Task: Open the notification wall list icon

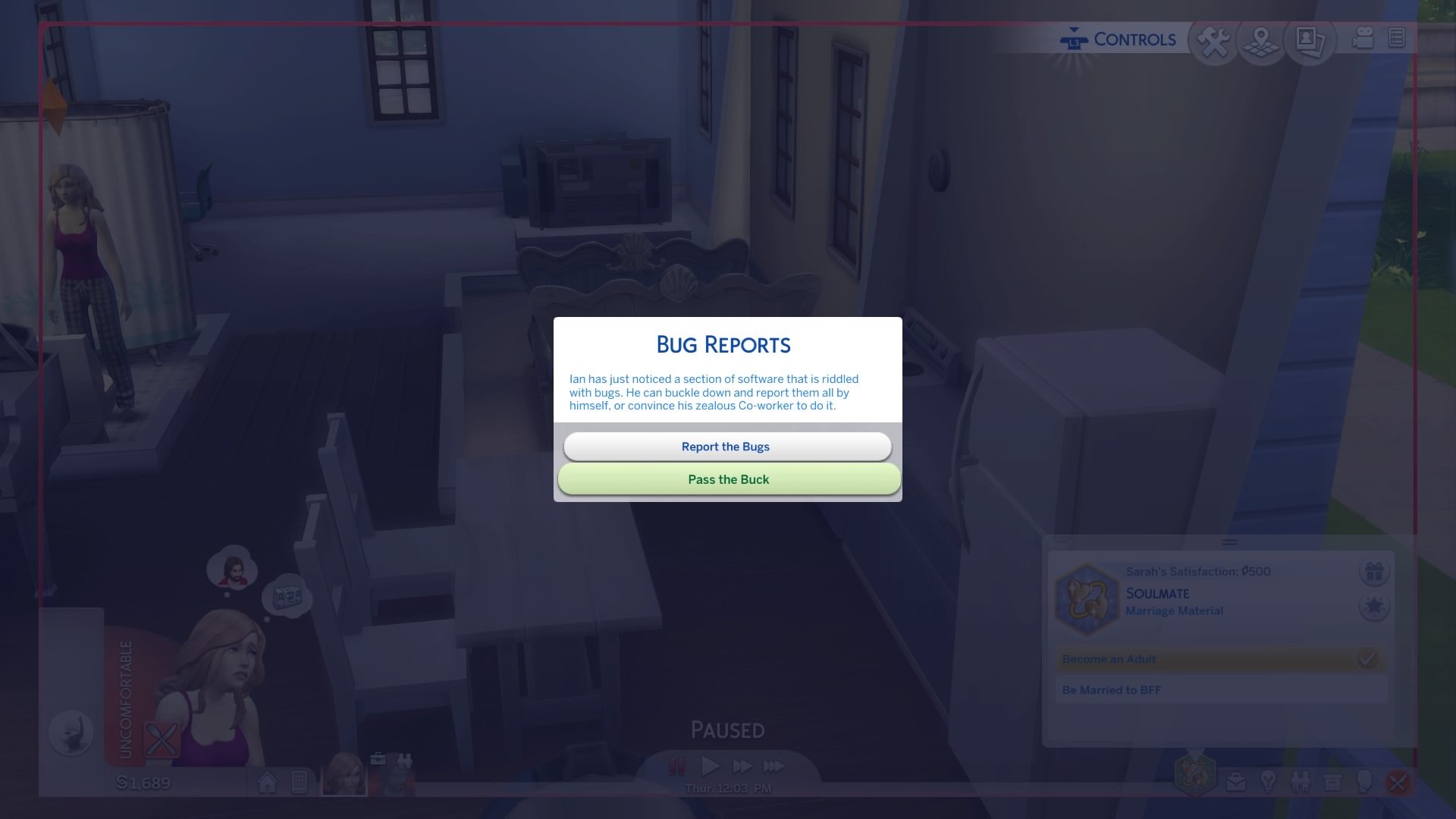Action: (1395, 39)
